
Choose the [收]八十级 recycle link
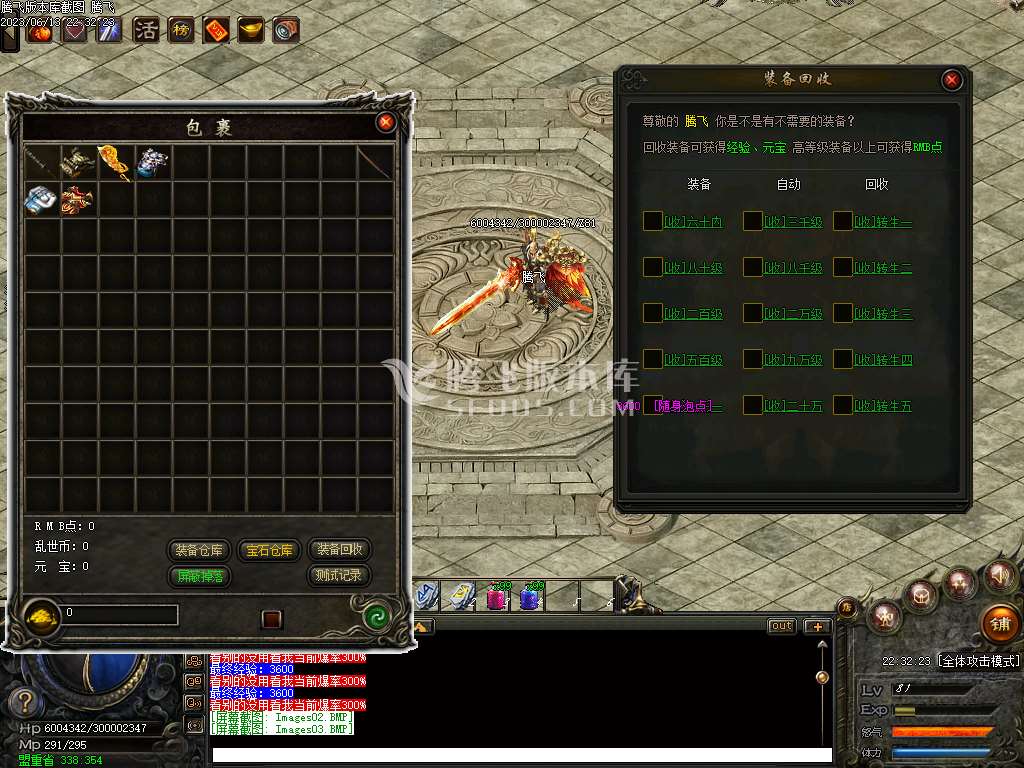693,268
